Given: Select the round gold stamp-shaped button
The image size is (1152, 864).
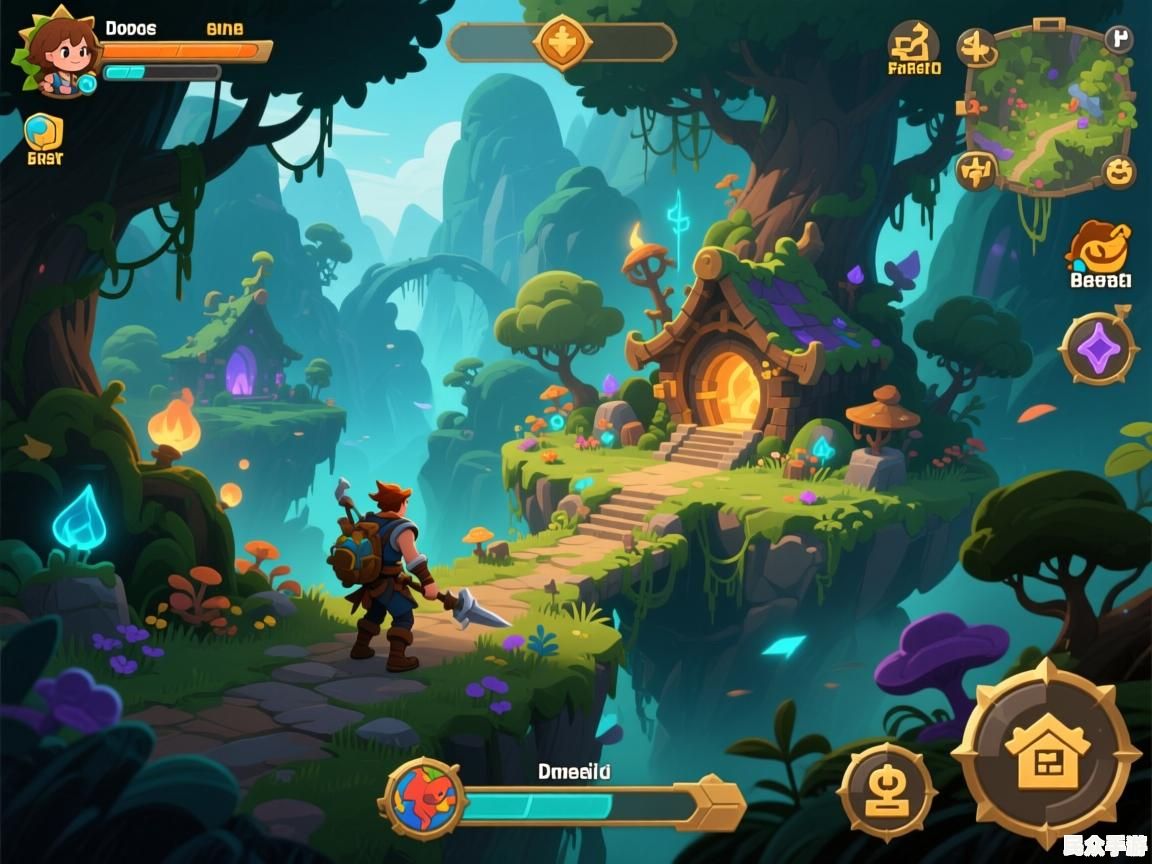Looking at the screenshot, I should tap(886, 792).
